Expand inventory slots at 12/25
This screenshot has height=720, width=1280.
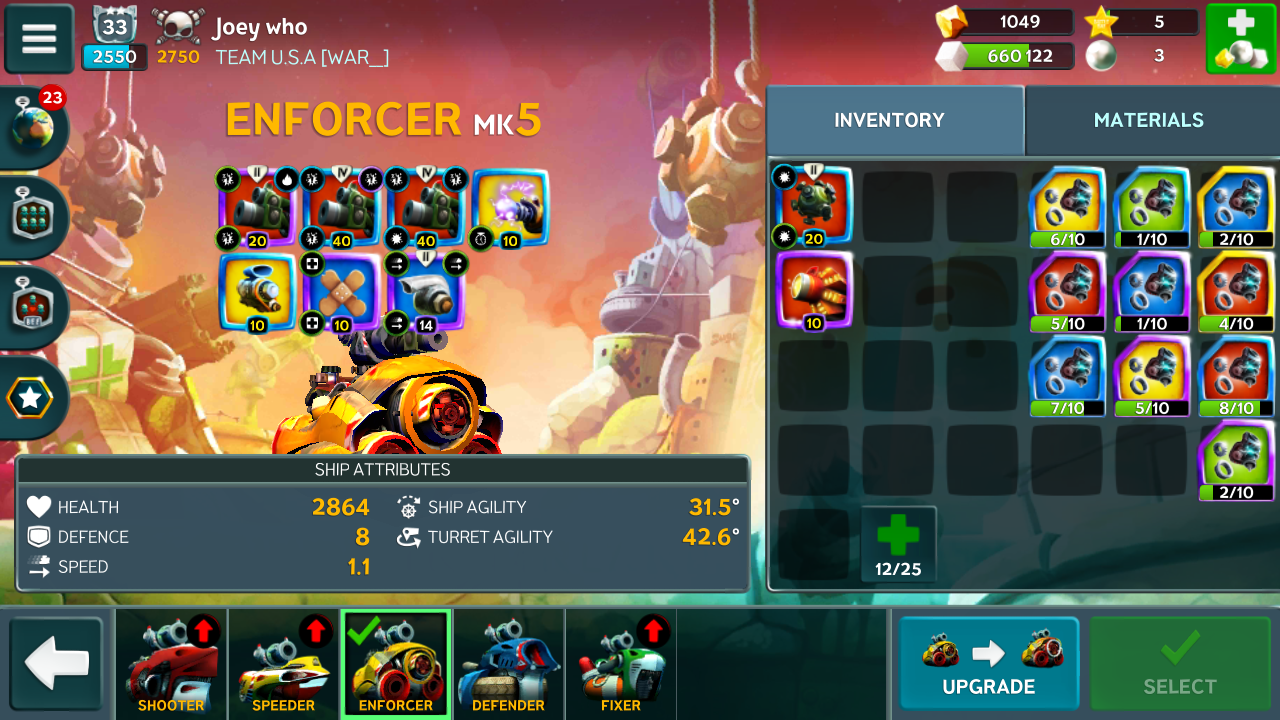(x=898, y=544)
